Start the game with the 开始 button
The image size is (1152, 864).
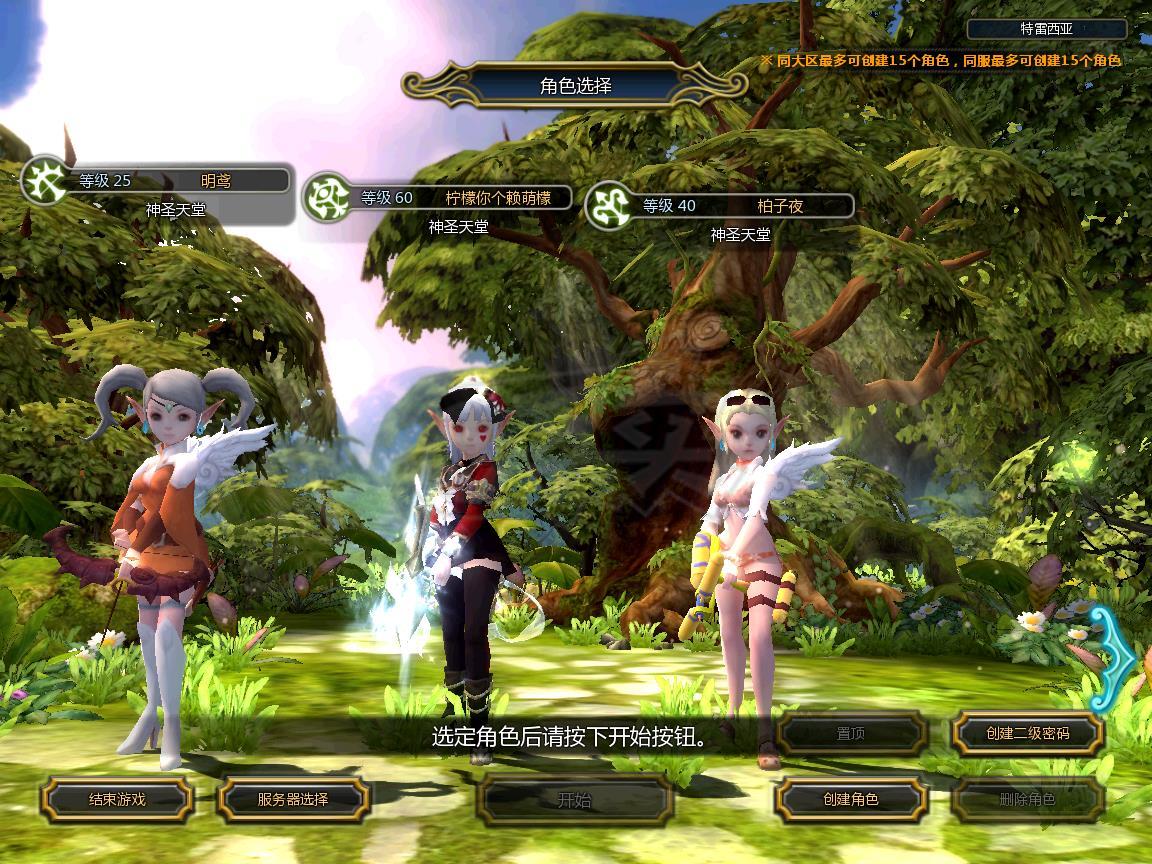(x=574, y=799)
